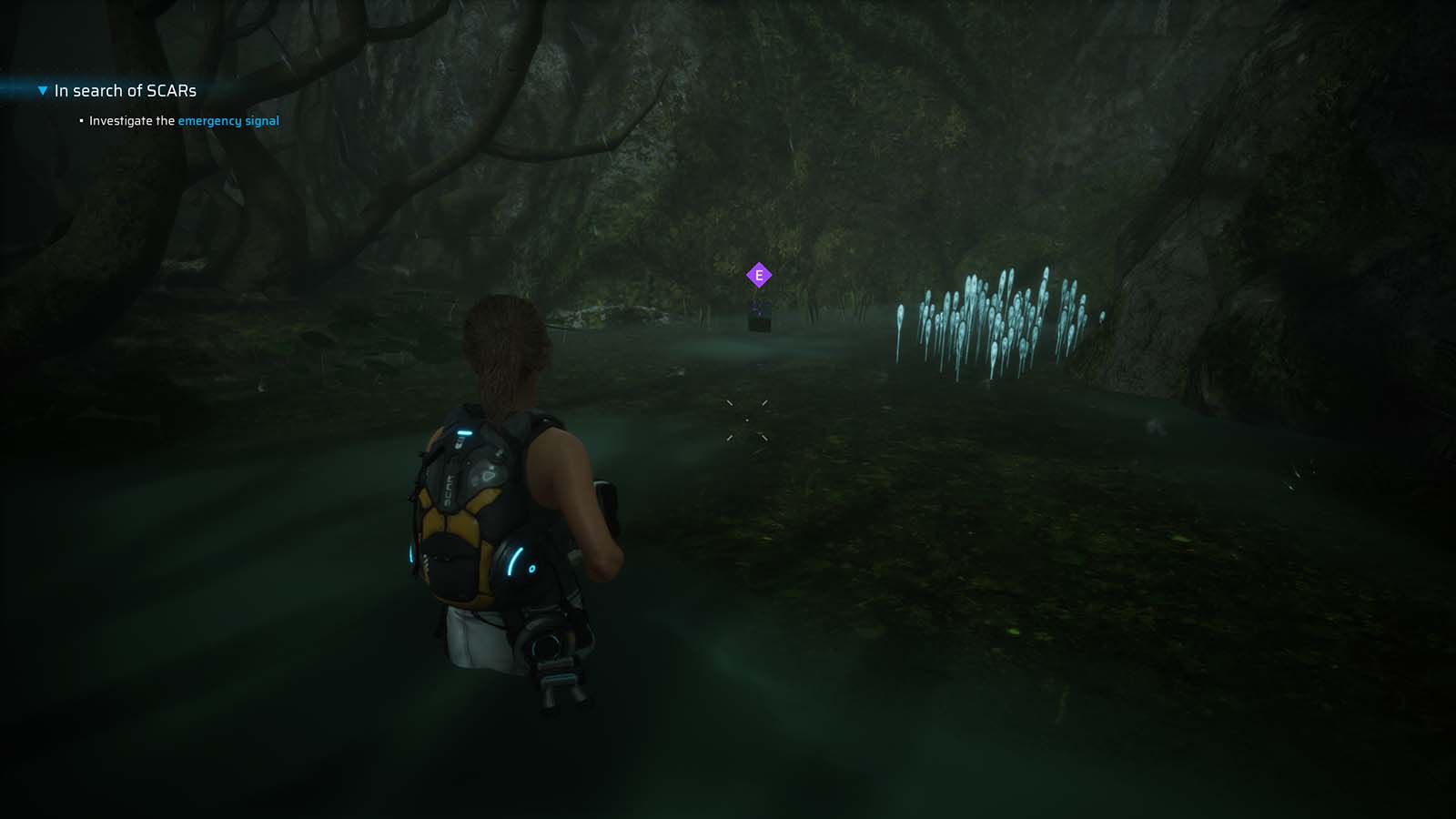Click the bullet point before the objective text
Screen dimensions: 1456x819
pos(80,120)
